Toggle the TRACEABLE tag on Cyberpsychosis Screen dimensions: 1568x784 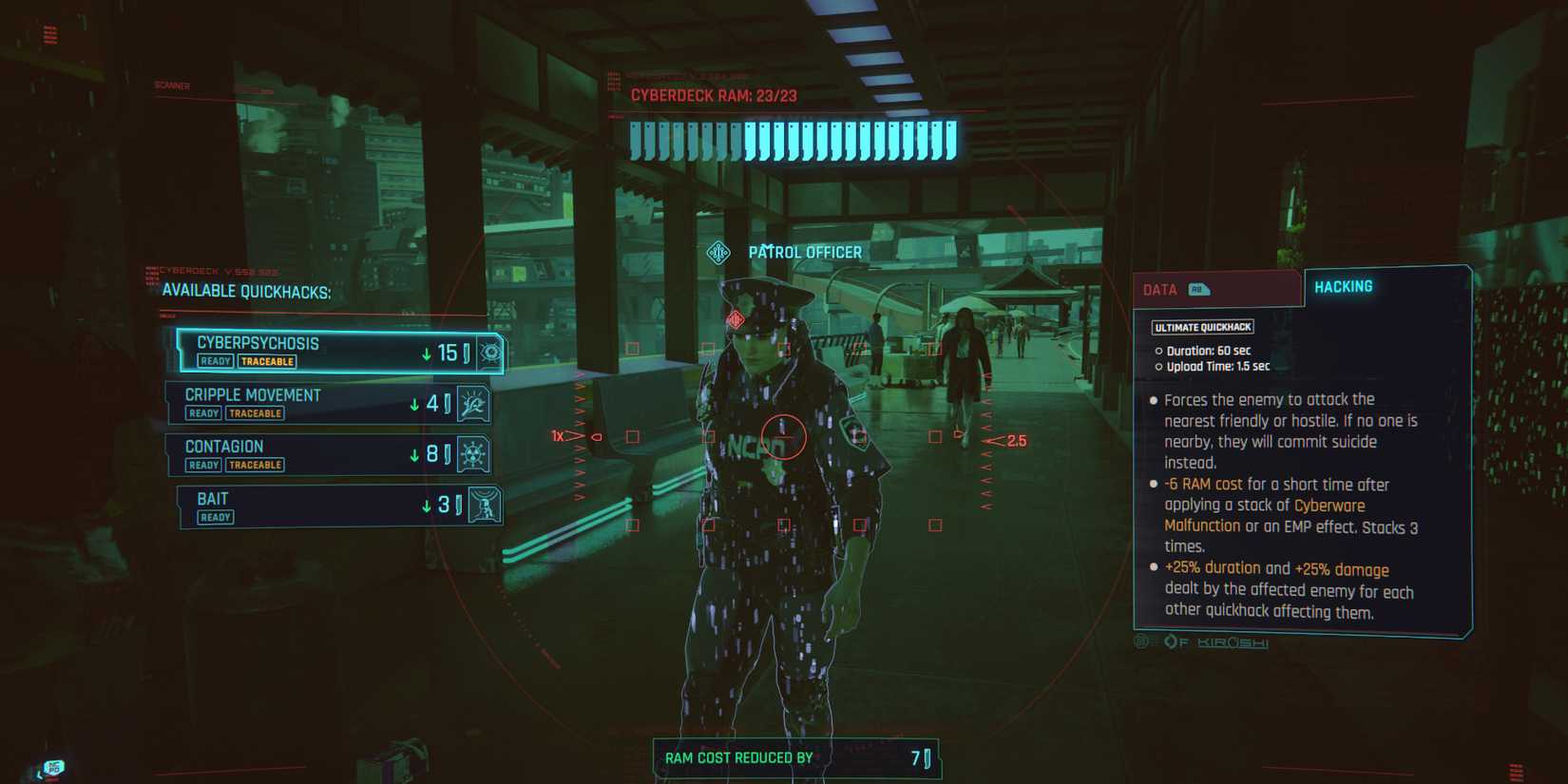point(268,362)
